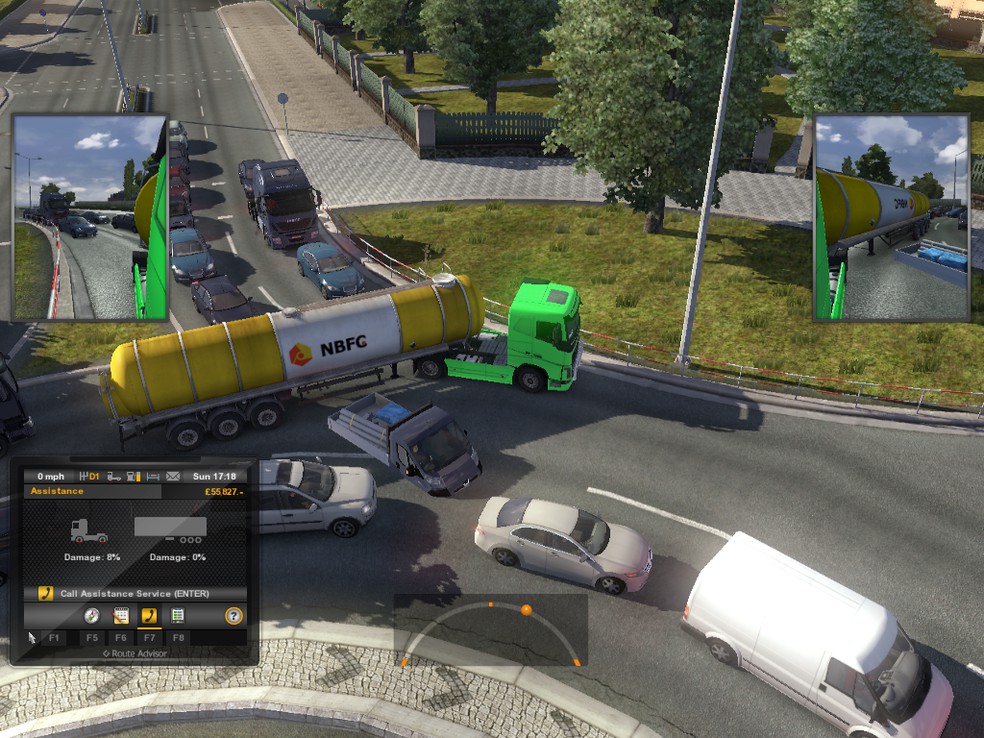The height and width of the screenshot is (738, 984).
Task: Select the yellow phone assistance tab
Action: 149,616
